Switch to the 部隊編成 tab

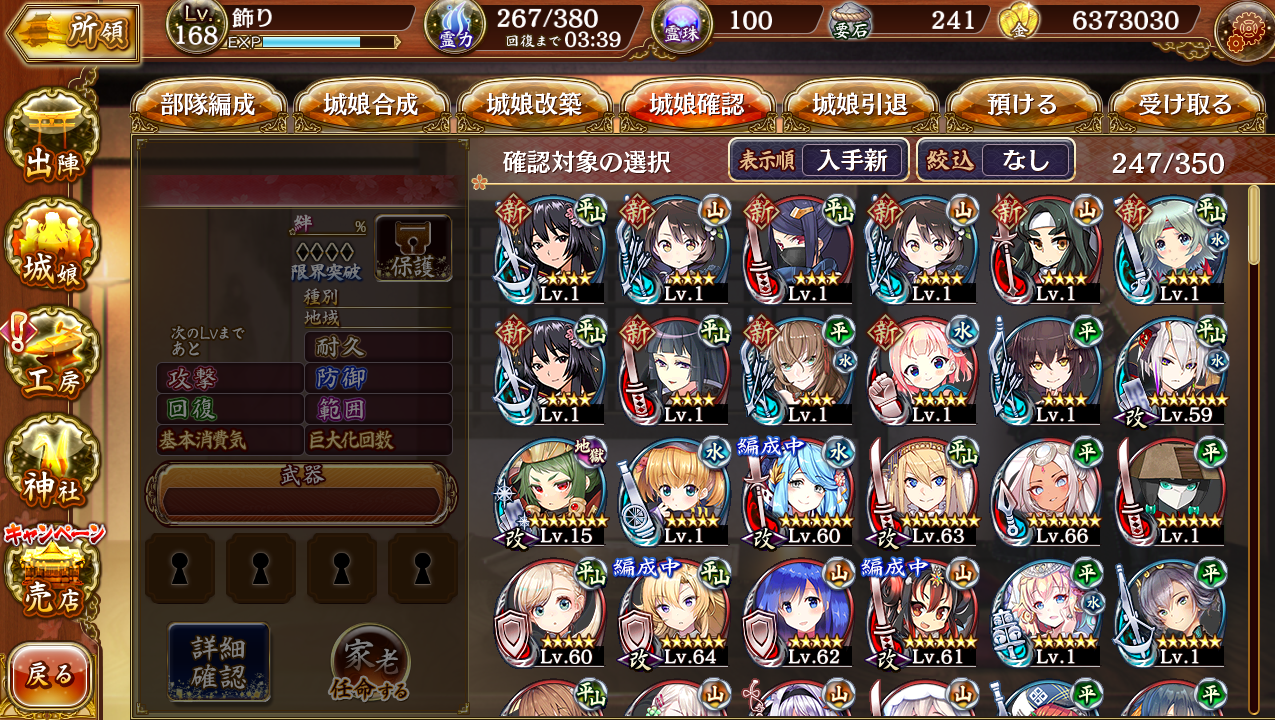click(x=208, y=105)
